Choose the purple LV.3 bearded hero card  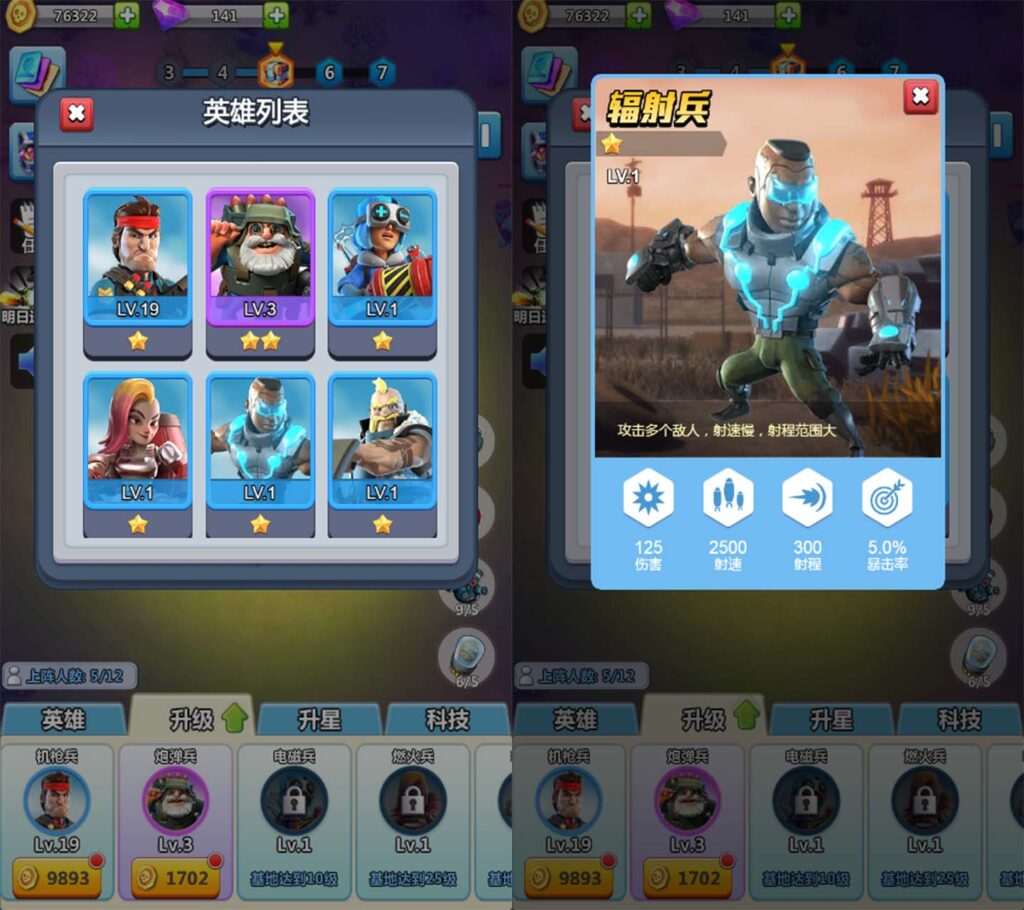pyautogui.click(x=260, y=258)
